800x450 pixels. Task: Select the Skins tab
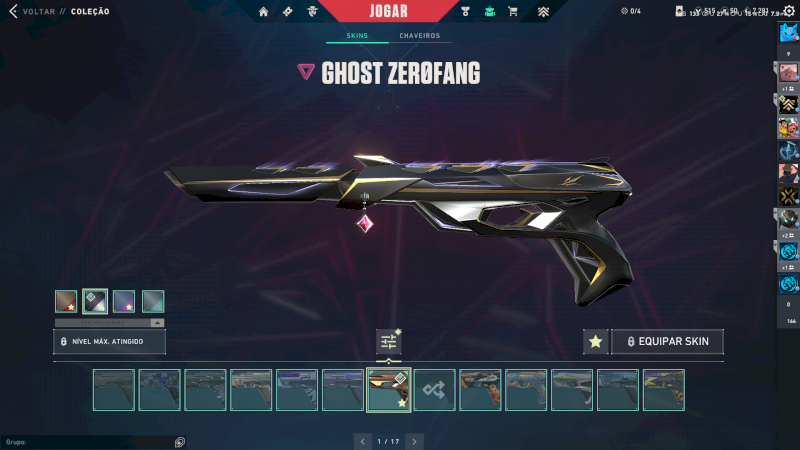point(357,36)
